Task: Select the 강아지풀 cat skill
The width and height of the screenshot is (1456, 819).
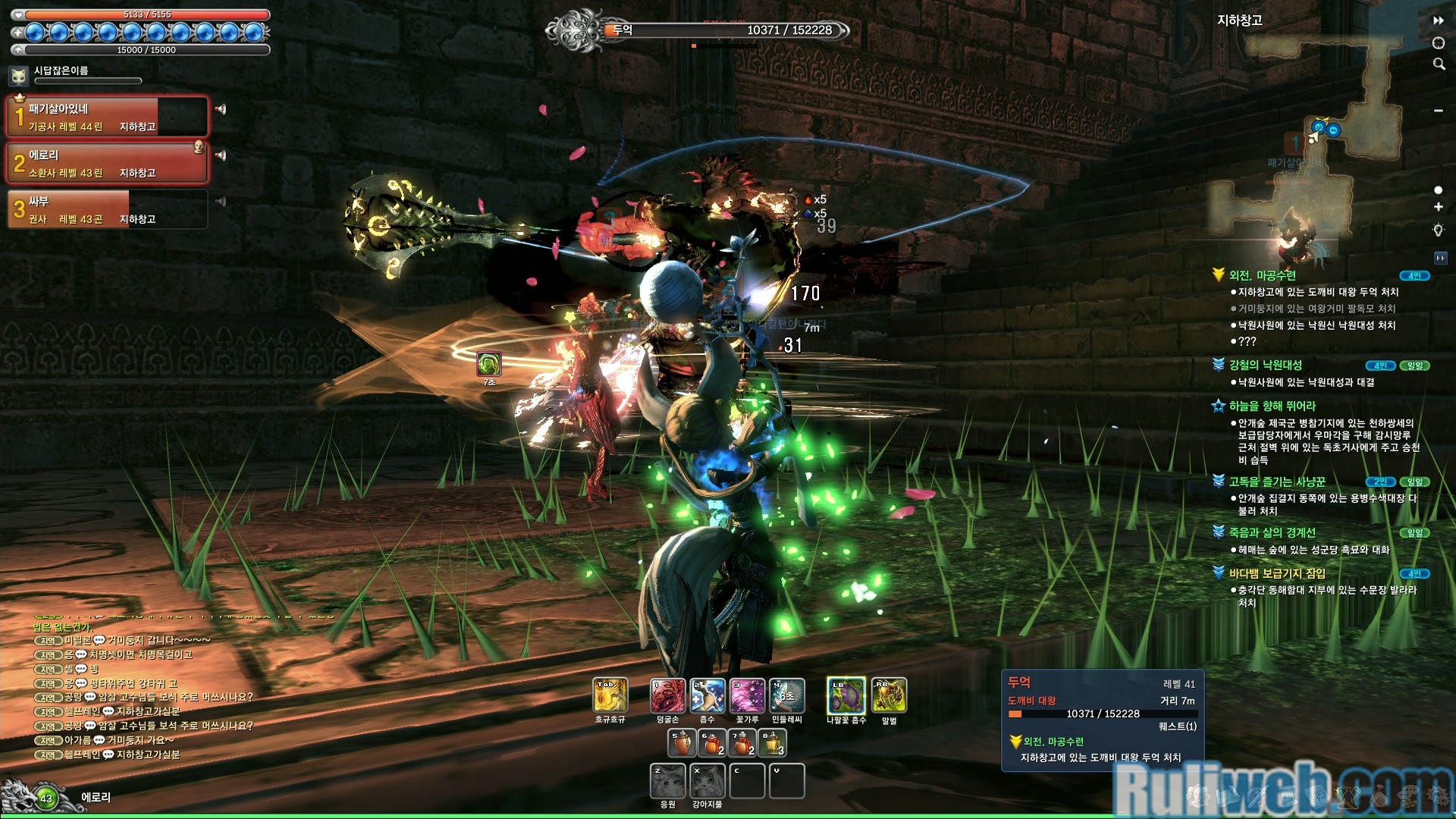Action: (x=707, y=781)
